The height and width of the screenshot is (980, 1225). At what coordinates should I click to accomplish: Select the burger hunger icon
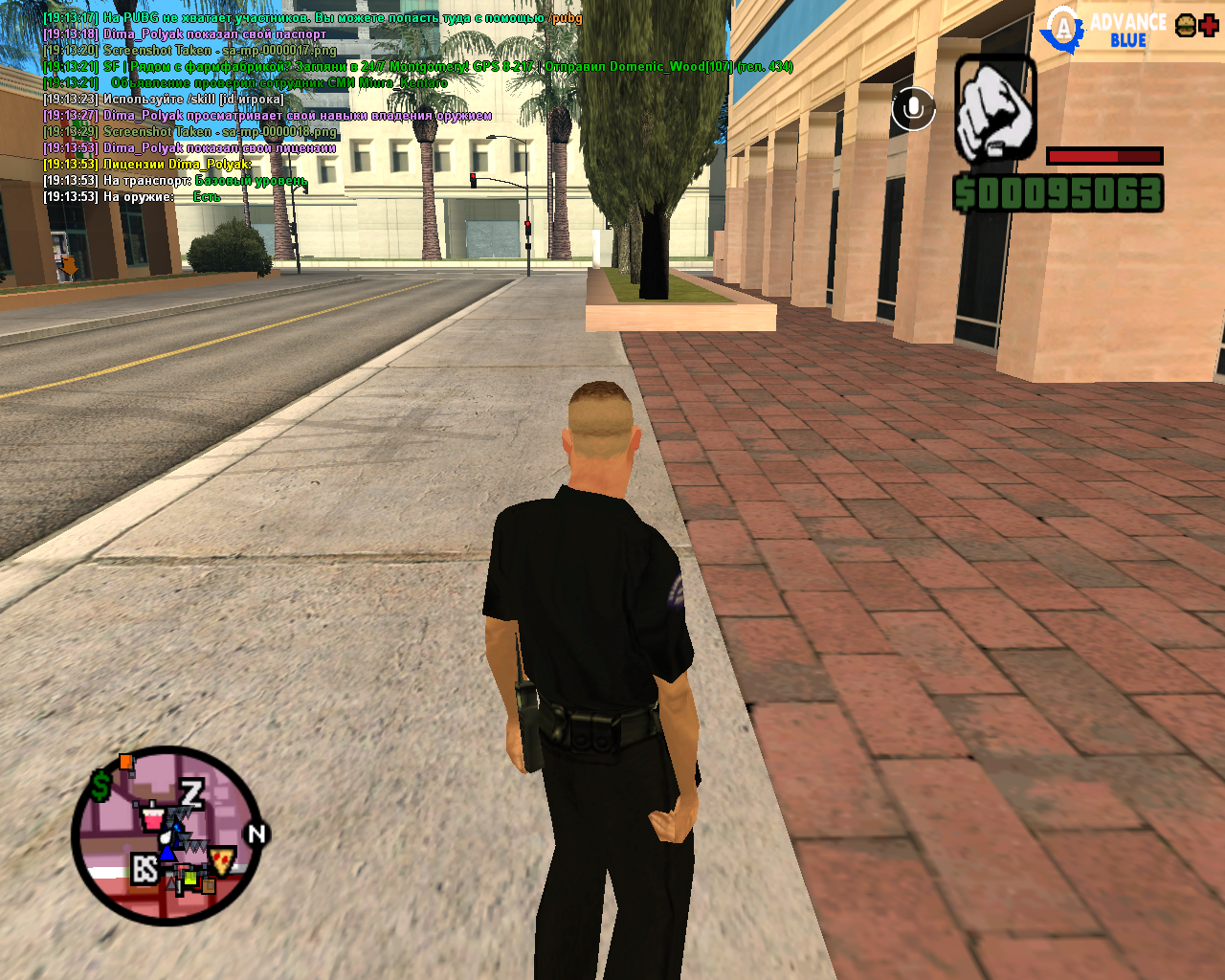(1185, 26)
